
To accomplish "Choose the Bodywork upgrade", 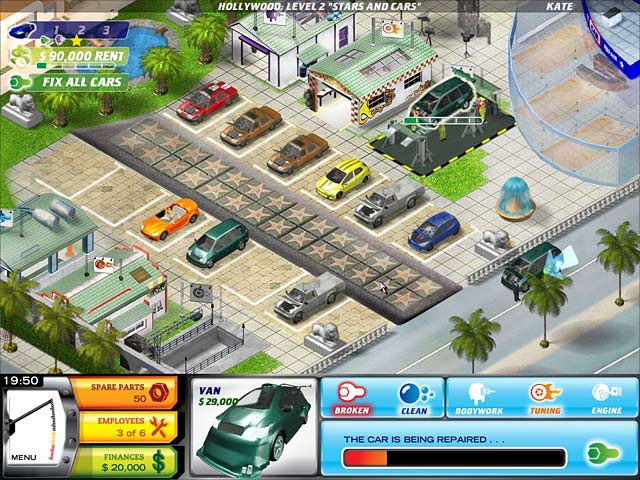I will point(479,397).
